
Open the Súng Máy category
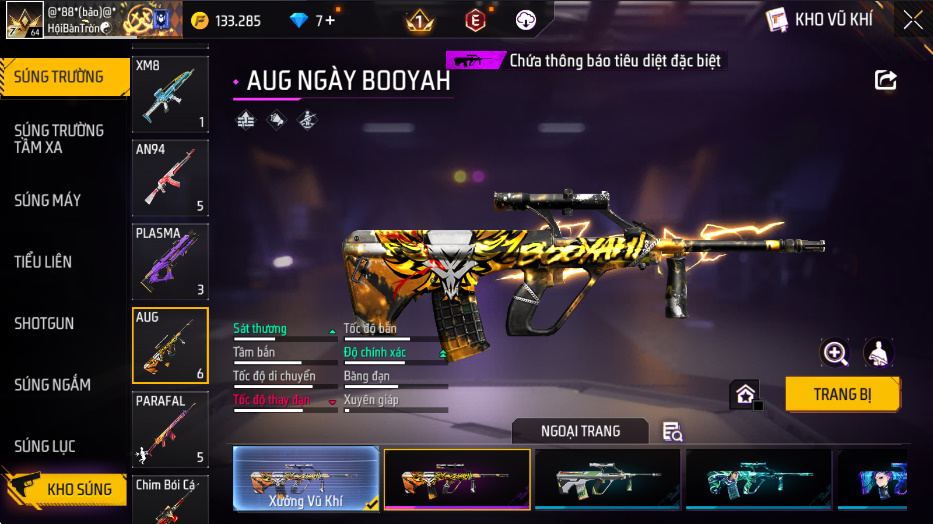pyautogui.click(x=47, y=200)
